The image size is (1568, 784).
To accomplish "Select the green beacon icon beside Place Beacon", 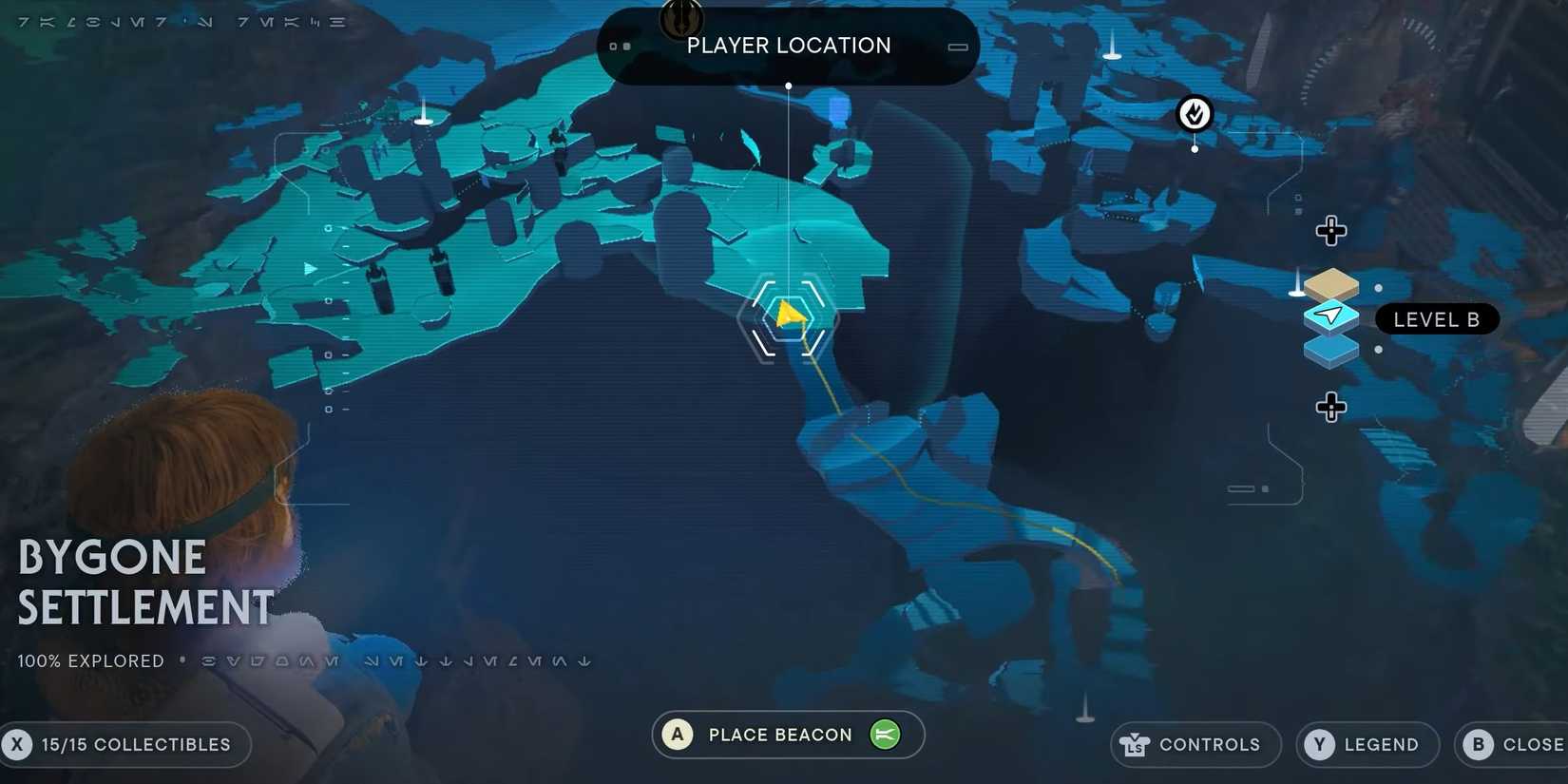I will (x=885, y=734).
